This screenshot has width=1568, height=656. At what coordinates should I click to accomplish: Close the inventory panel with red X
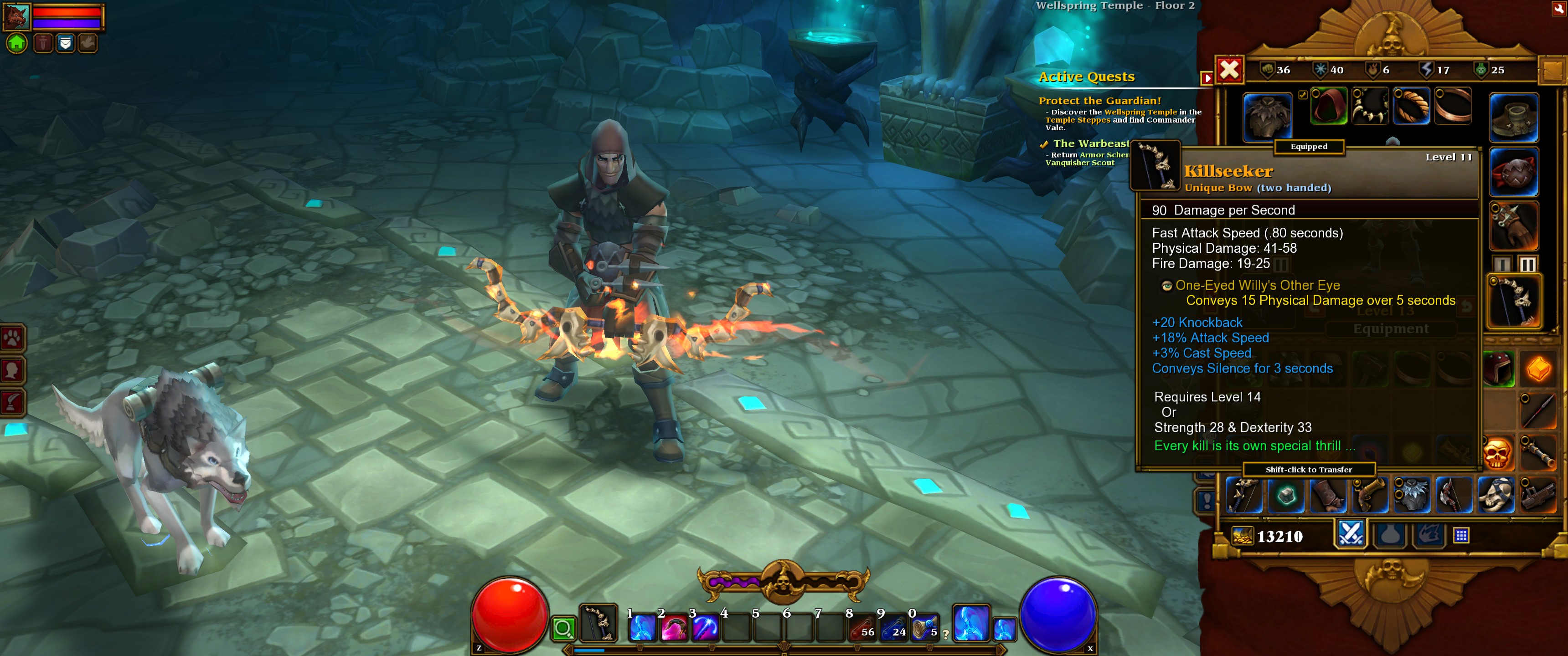(x=1229, y=69)
